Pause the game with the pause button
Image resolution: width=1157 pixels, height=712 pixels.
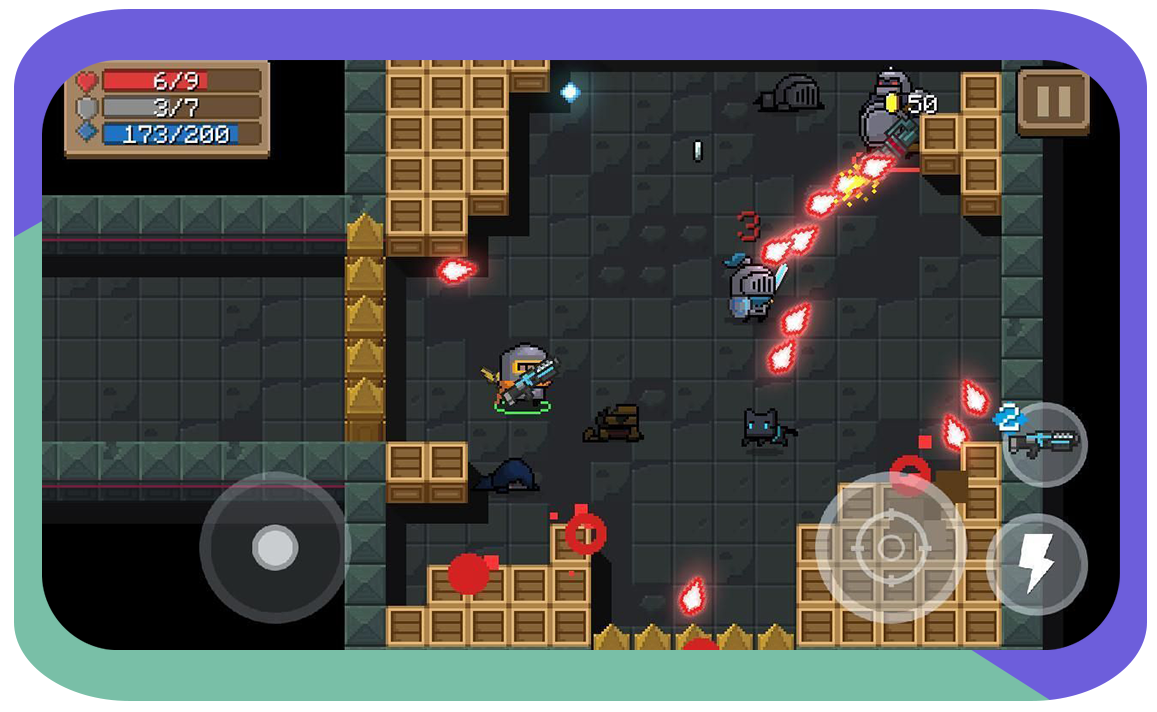point(1052,101)
